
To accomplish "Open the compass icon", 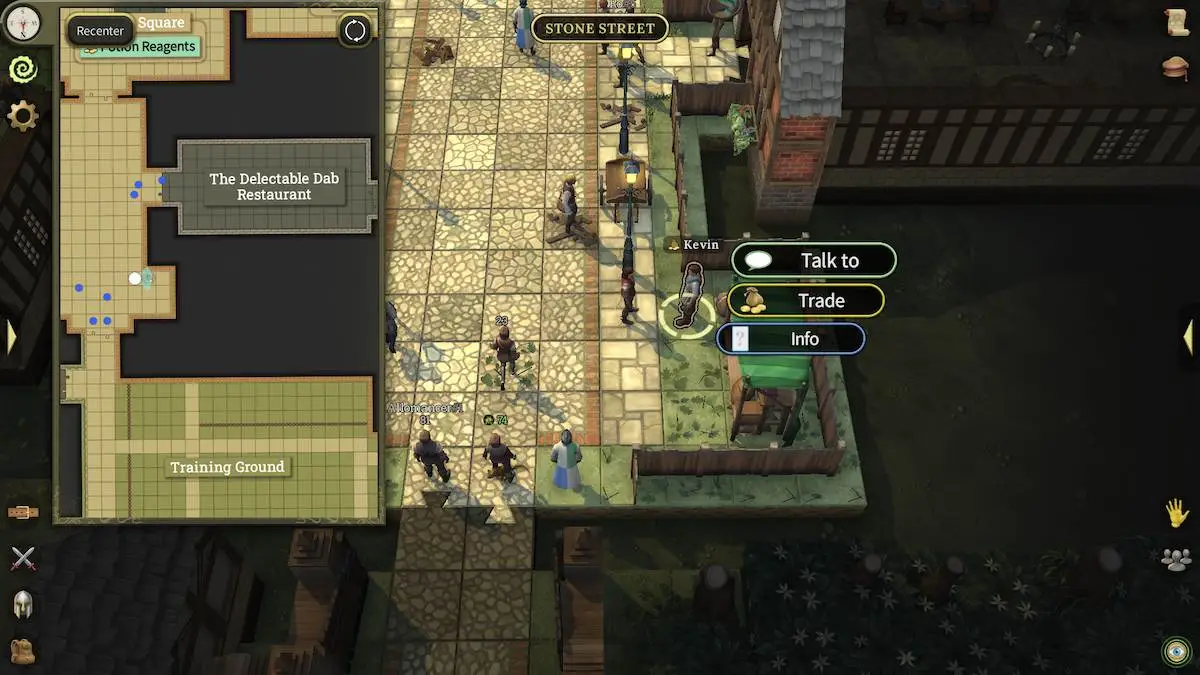I will 22,22.
